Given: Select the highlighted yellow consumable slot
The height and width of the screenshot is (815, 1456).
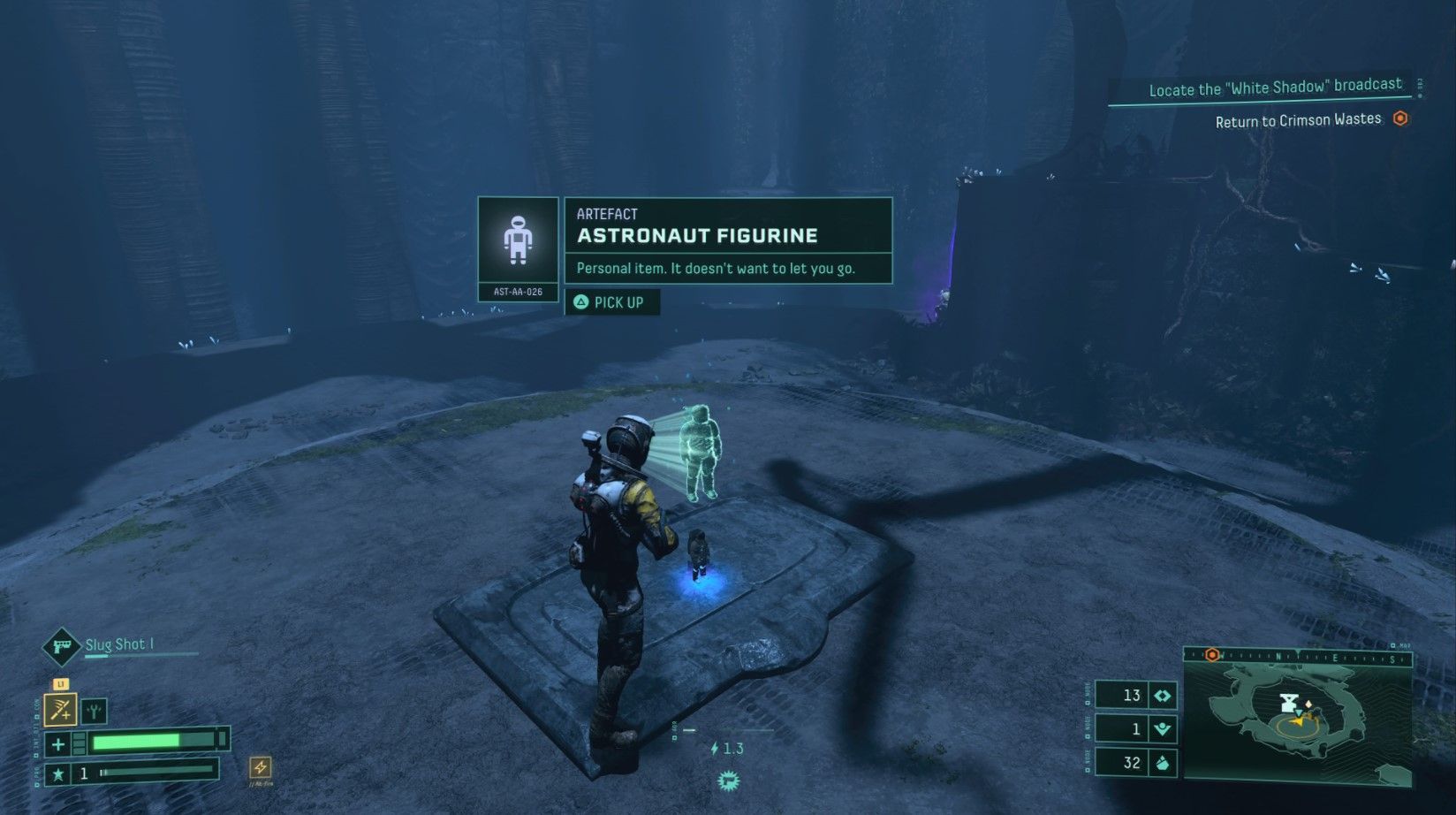Looking at the screenshot, I should coord(60,709).
